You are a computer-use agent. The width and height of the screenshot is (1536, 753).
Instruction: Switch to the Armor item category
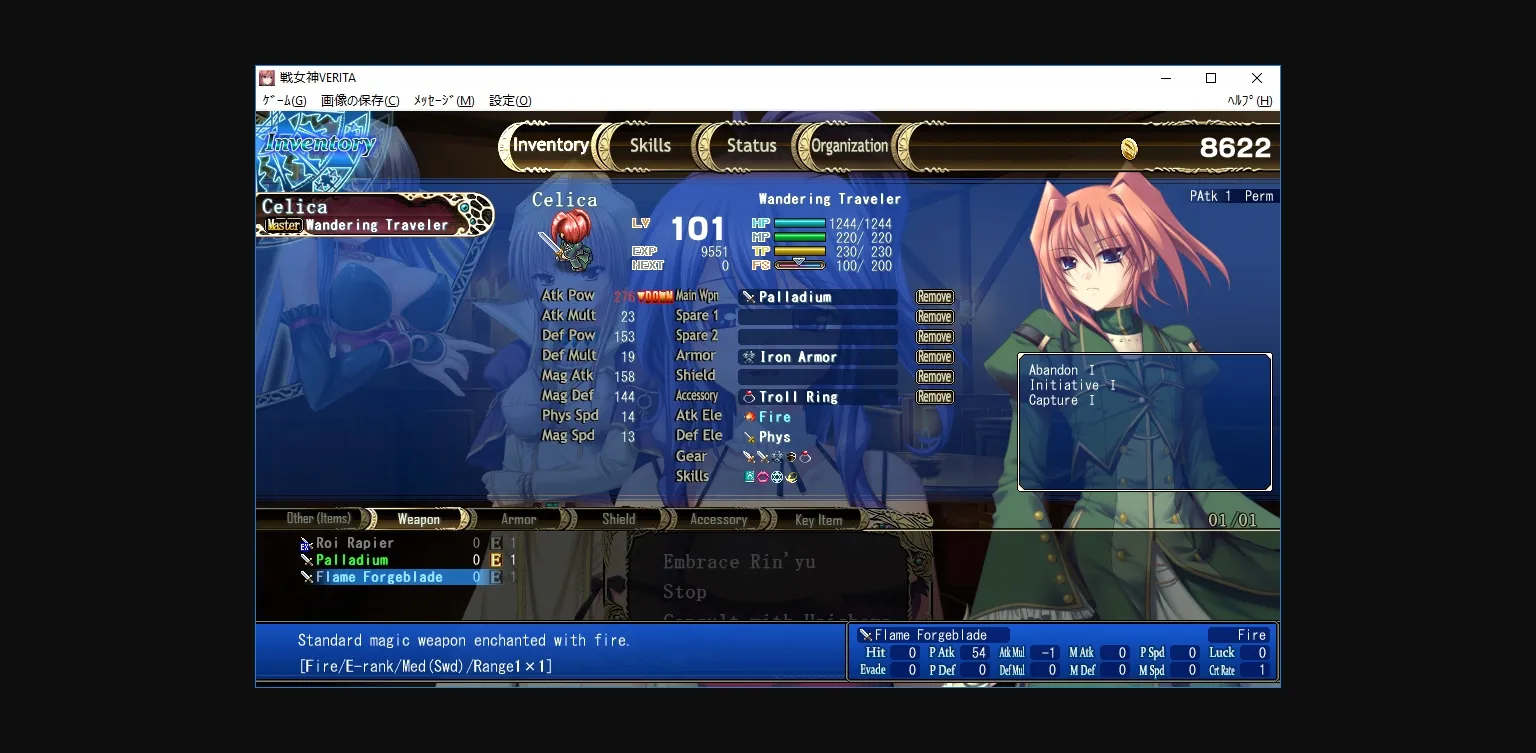click(518, 519)
